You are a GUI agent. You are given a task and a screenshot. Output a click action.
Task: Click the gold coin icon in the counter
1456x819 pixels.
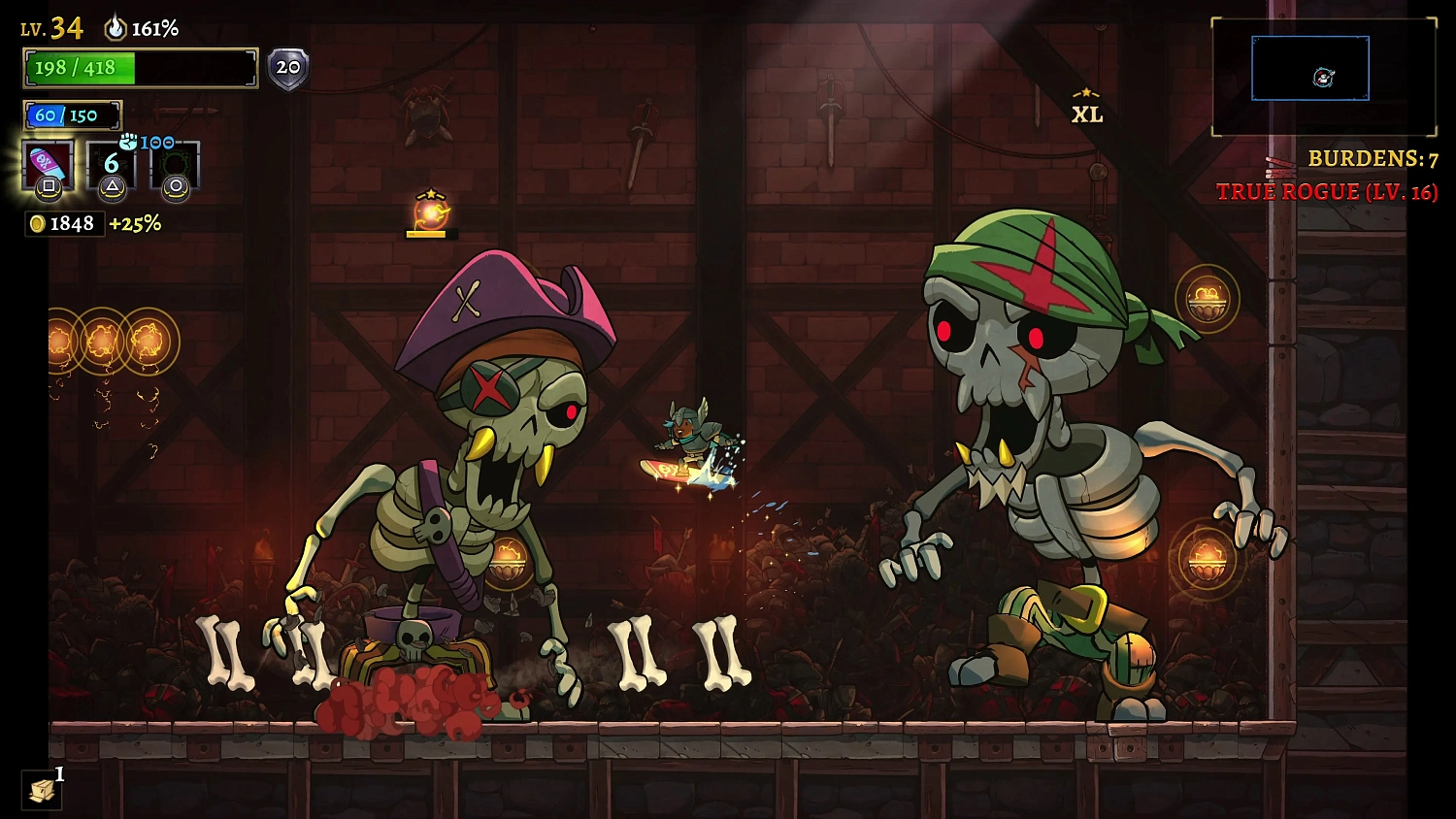click(x=37, y=224)
